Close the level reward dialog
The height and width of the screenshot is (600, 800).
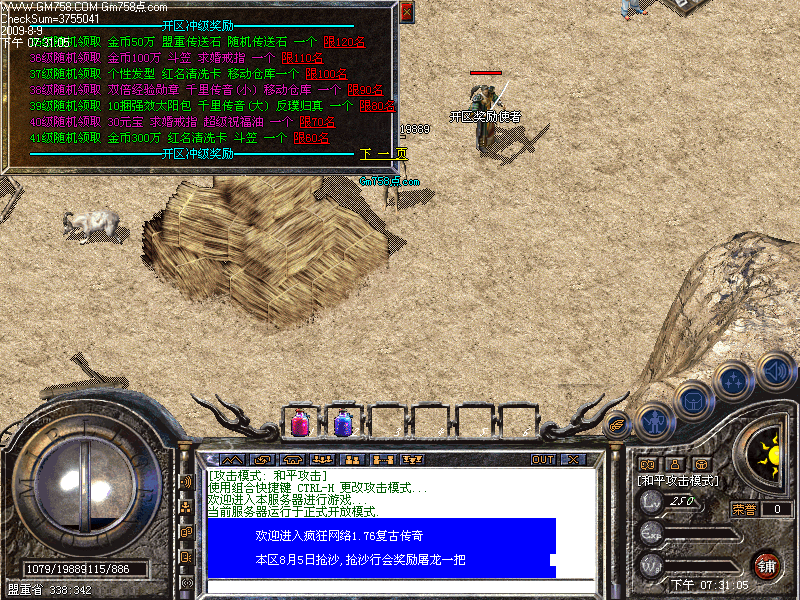click(x=406, y=12)
